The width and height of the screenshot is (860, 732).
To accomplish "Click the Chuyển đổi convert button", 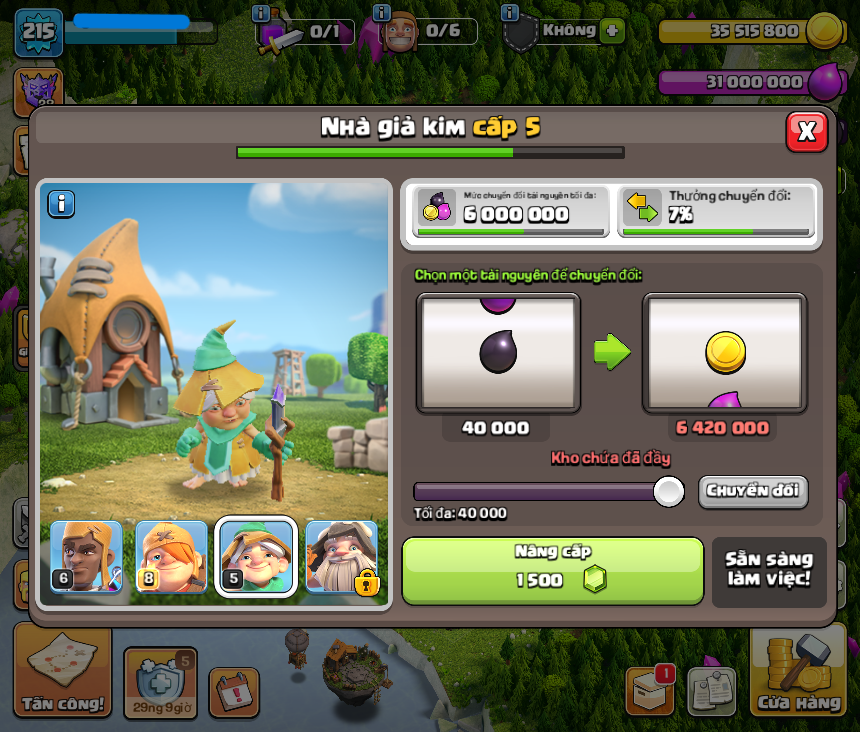I will [753, 491].
